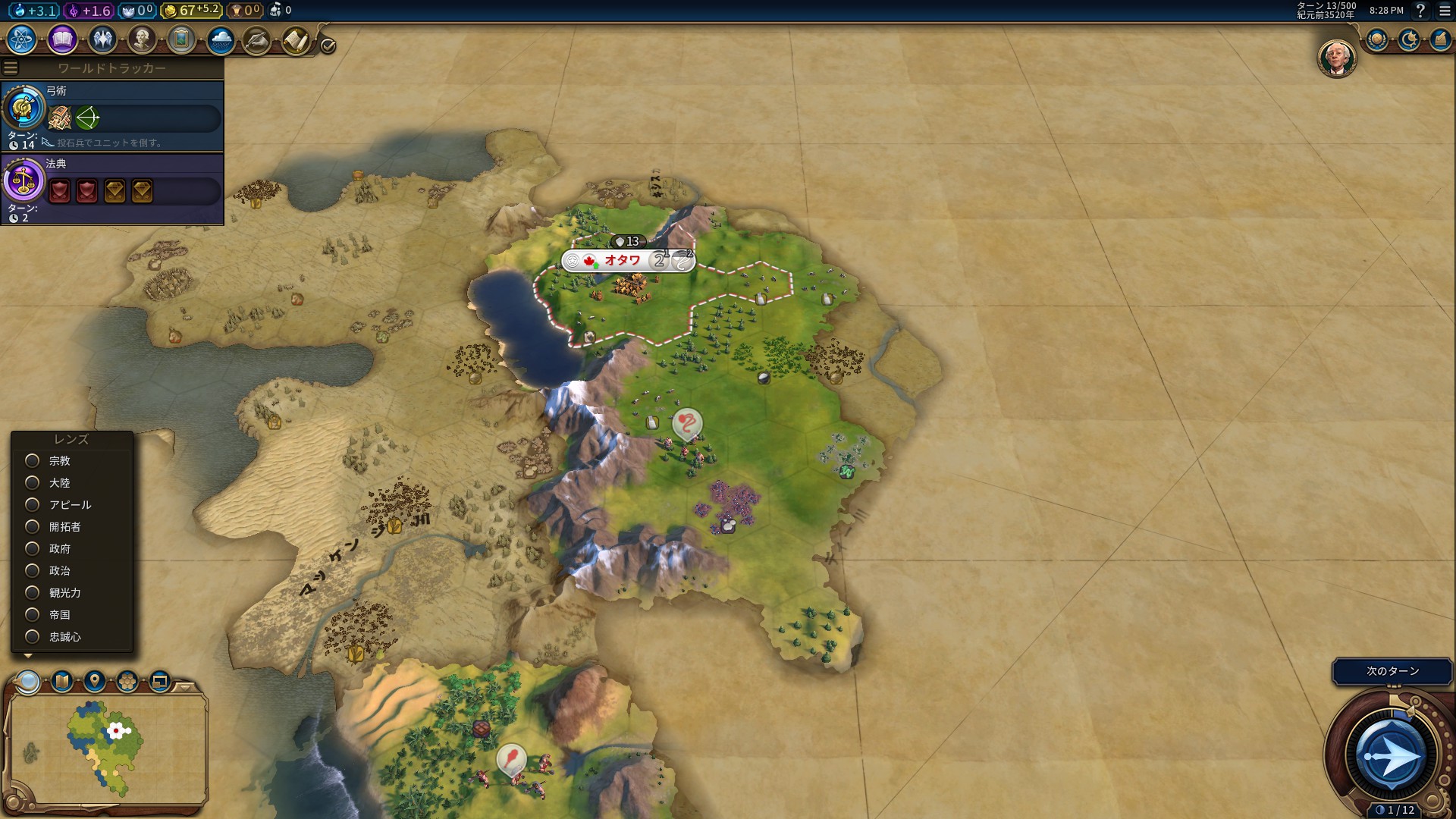Open the Great People bust icon
This screenshot has height=819, width=1456.
pos(142,39)
